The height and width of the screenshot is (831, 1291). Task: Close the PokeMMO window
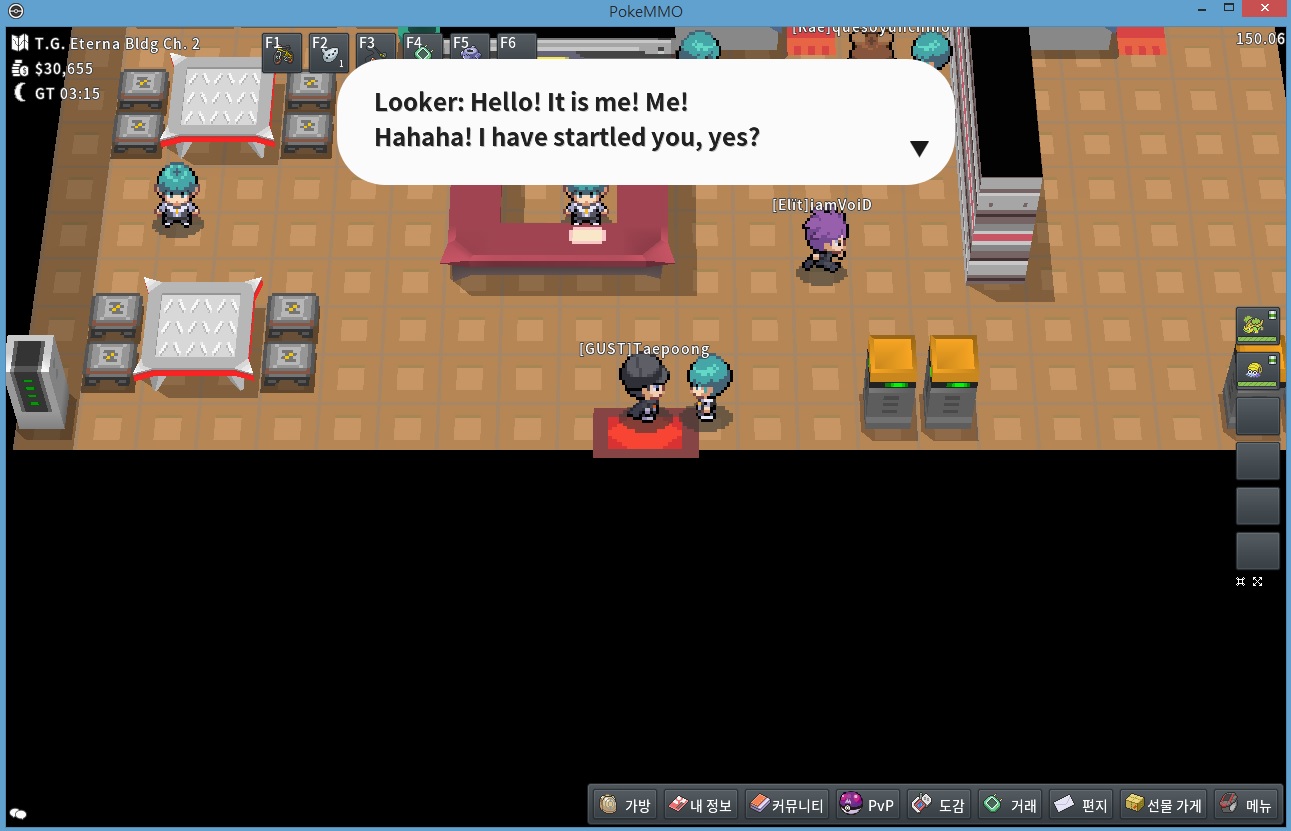coord(1265,10)
